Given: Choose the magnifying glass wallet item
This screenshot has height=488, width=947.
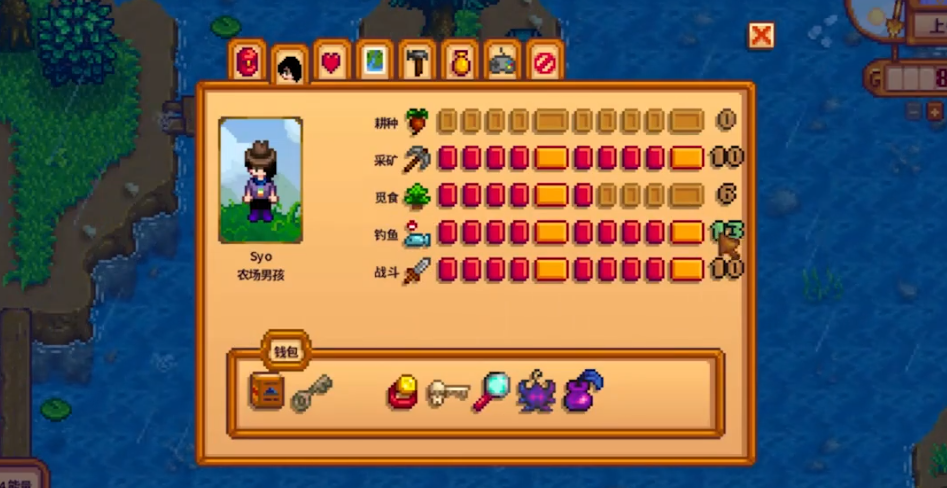Looking at the screenshot, I should pyautogui.click(x=491, y=391).
